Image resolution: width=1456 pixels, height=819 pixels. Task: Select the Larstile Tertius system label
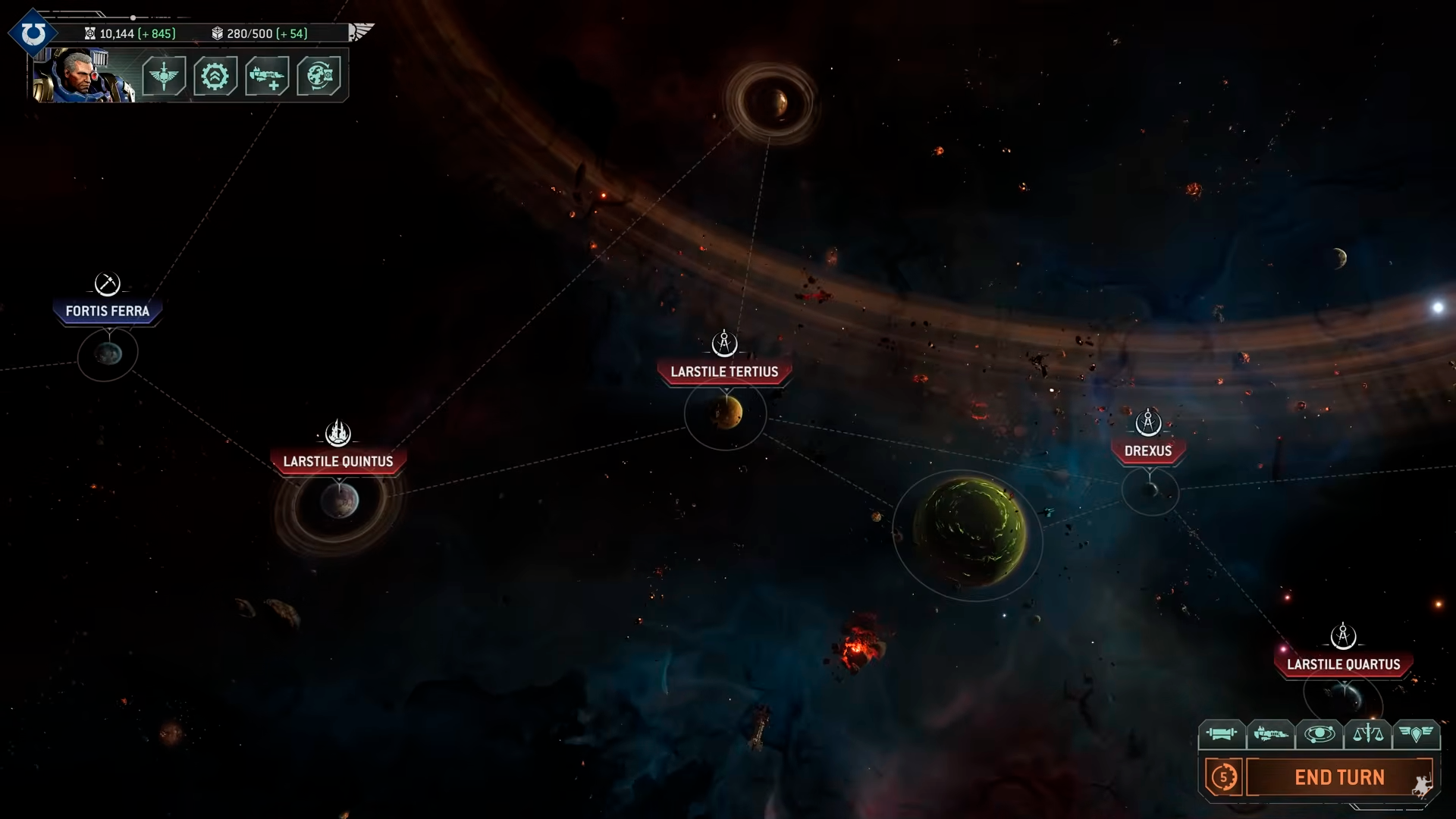pos(724,372)
